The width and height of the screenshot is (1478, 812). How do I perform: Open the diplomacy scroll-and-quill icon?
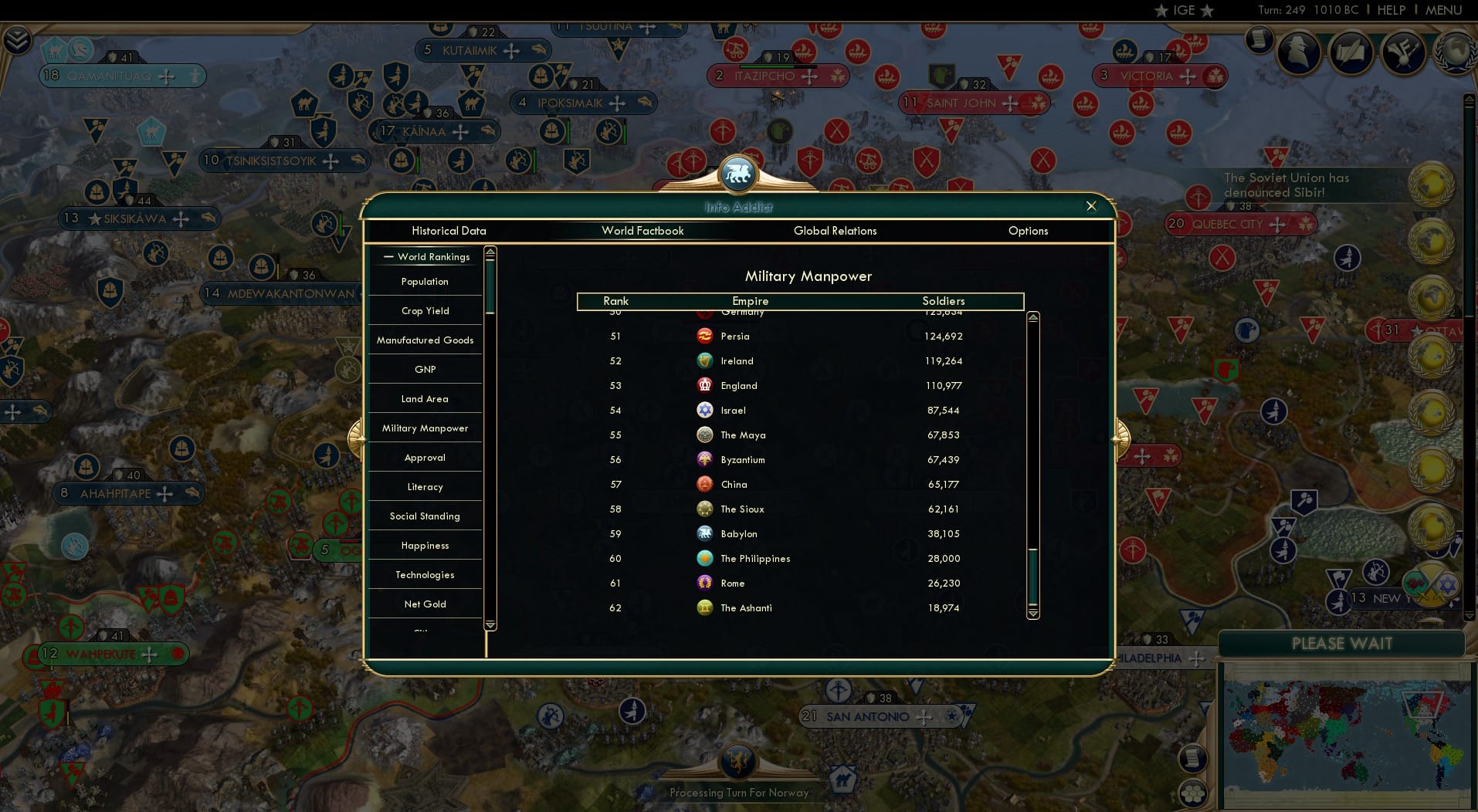coord(1351,52)
